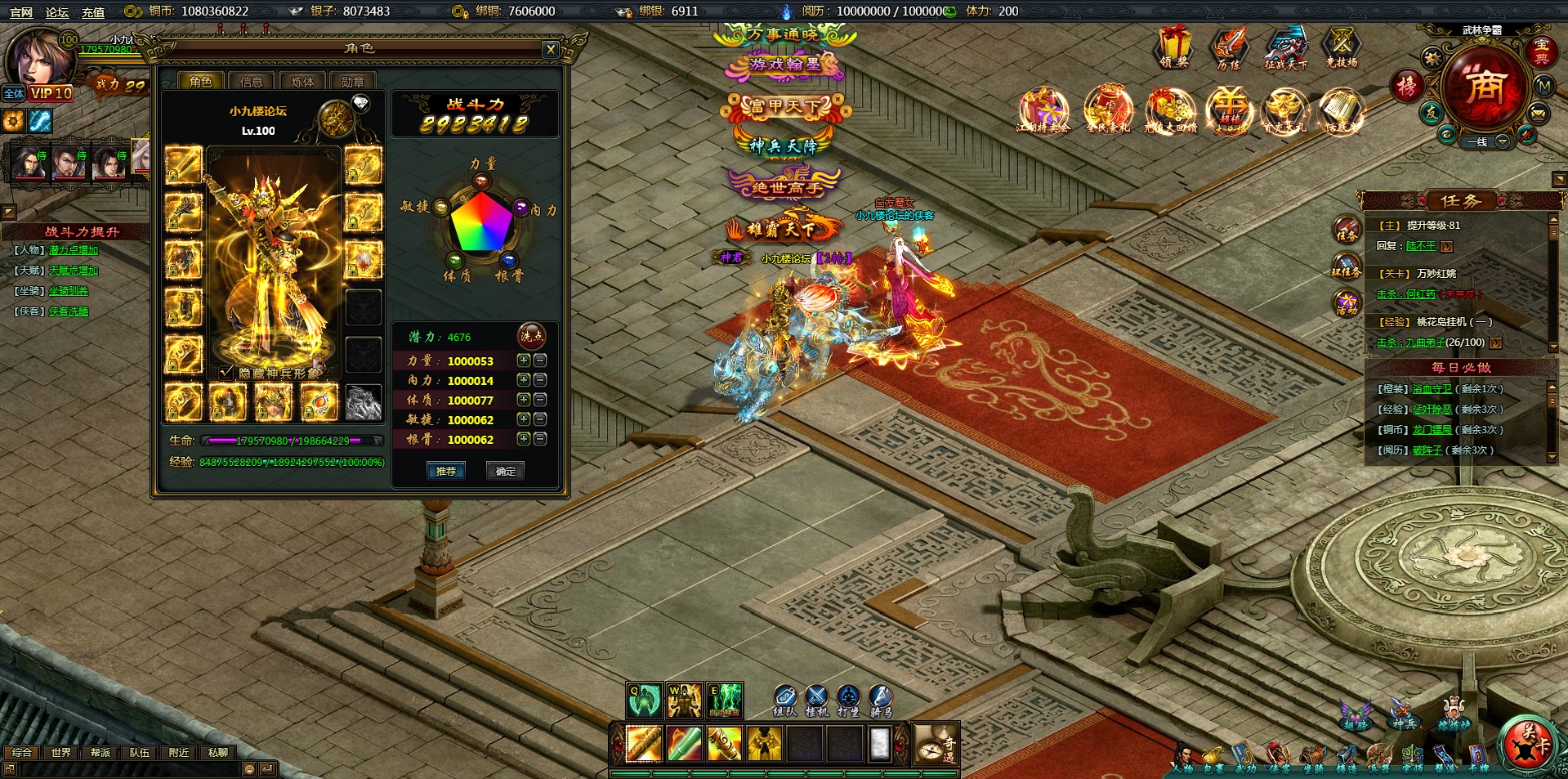Open the red 商 shop button

pyautogui.click(x=1484, y=86)
